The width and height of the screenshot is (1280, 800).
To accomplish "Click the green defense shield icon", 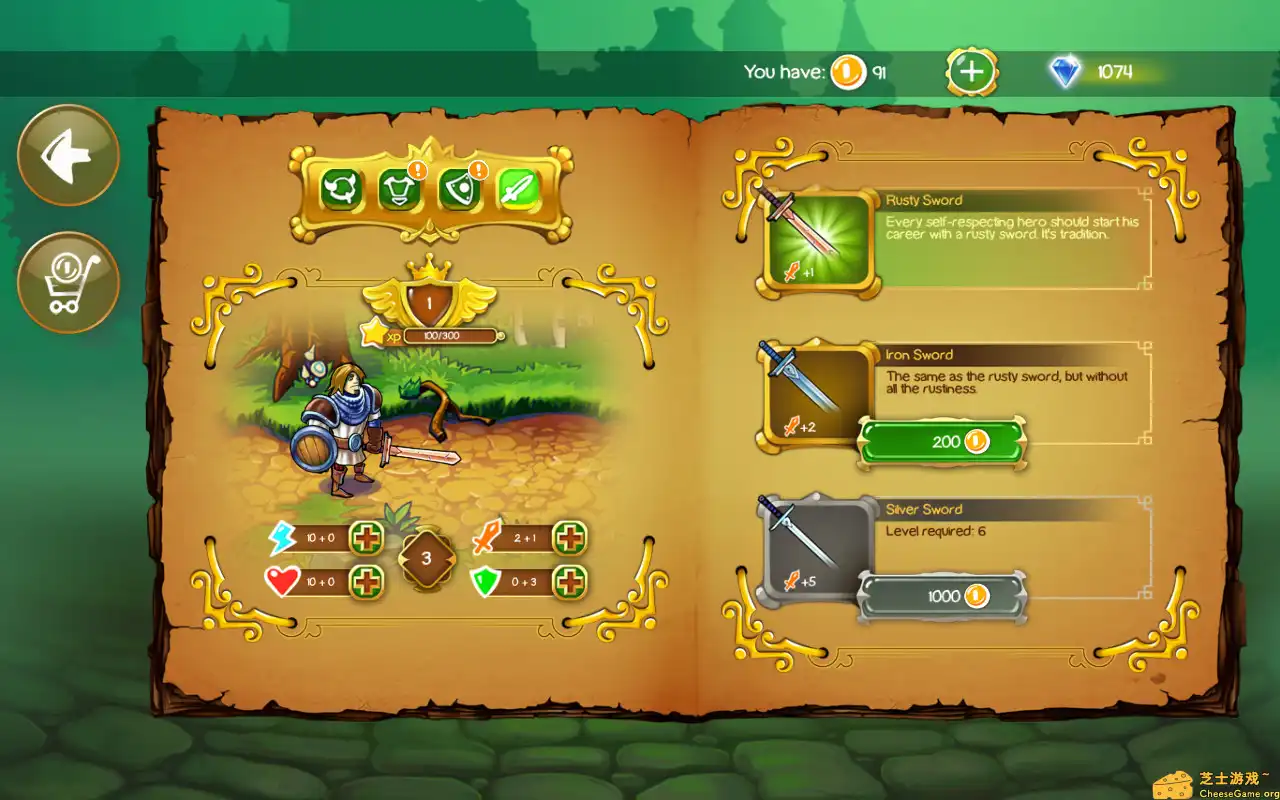I will [x=485, y=580].
